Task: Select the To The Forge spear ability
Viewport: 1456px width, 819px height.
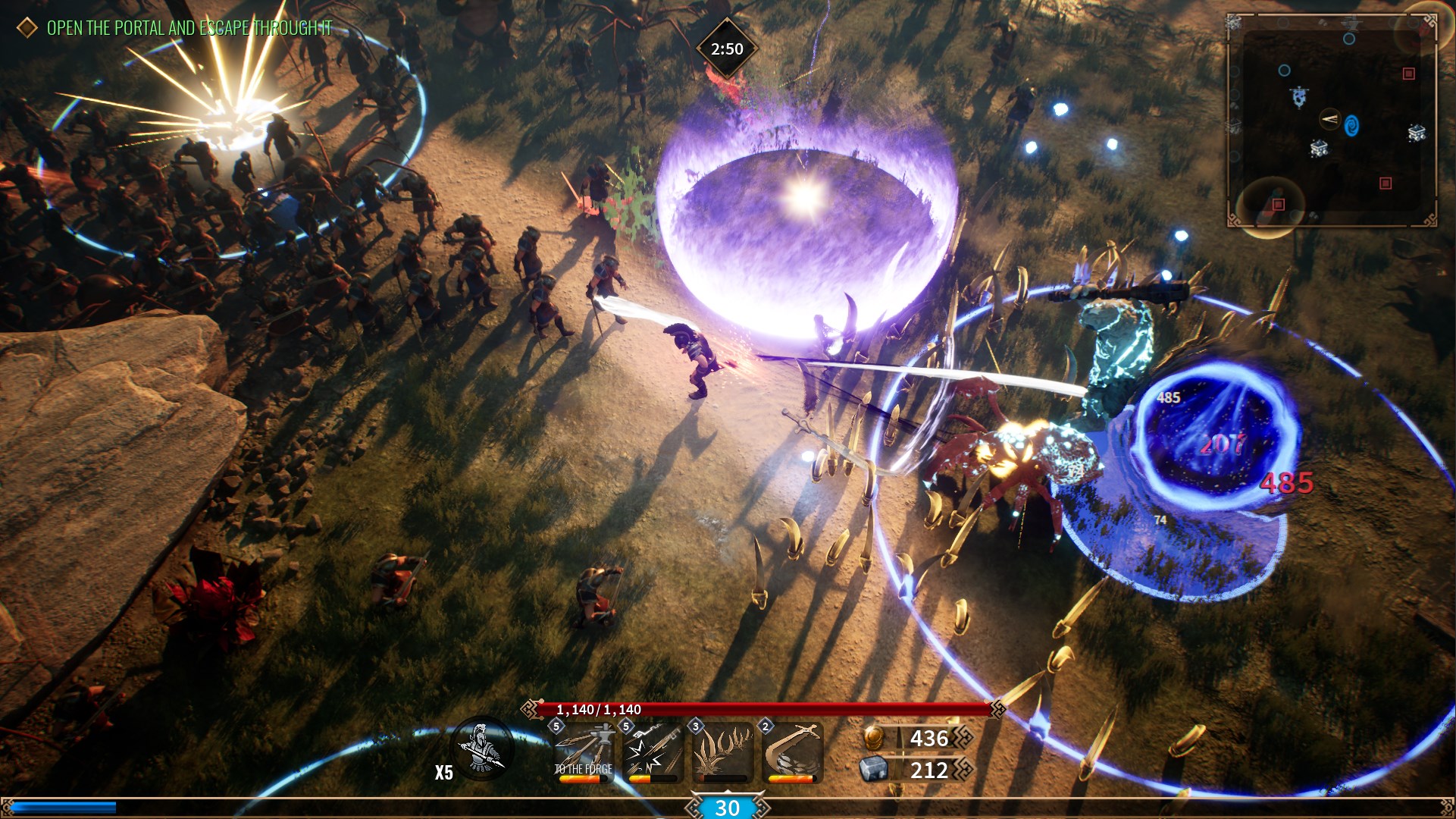Action: 583,752
